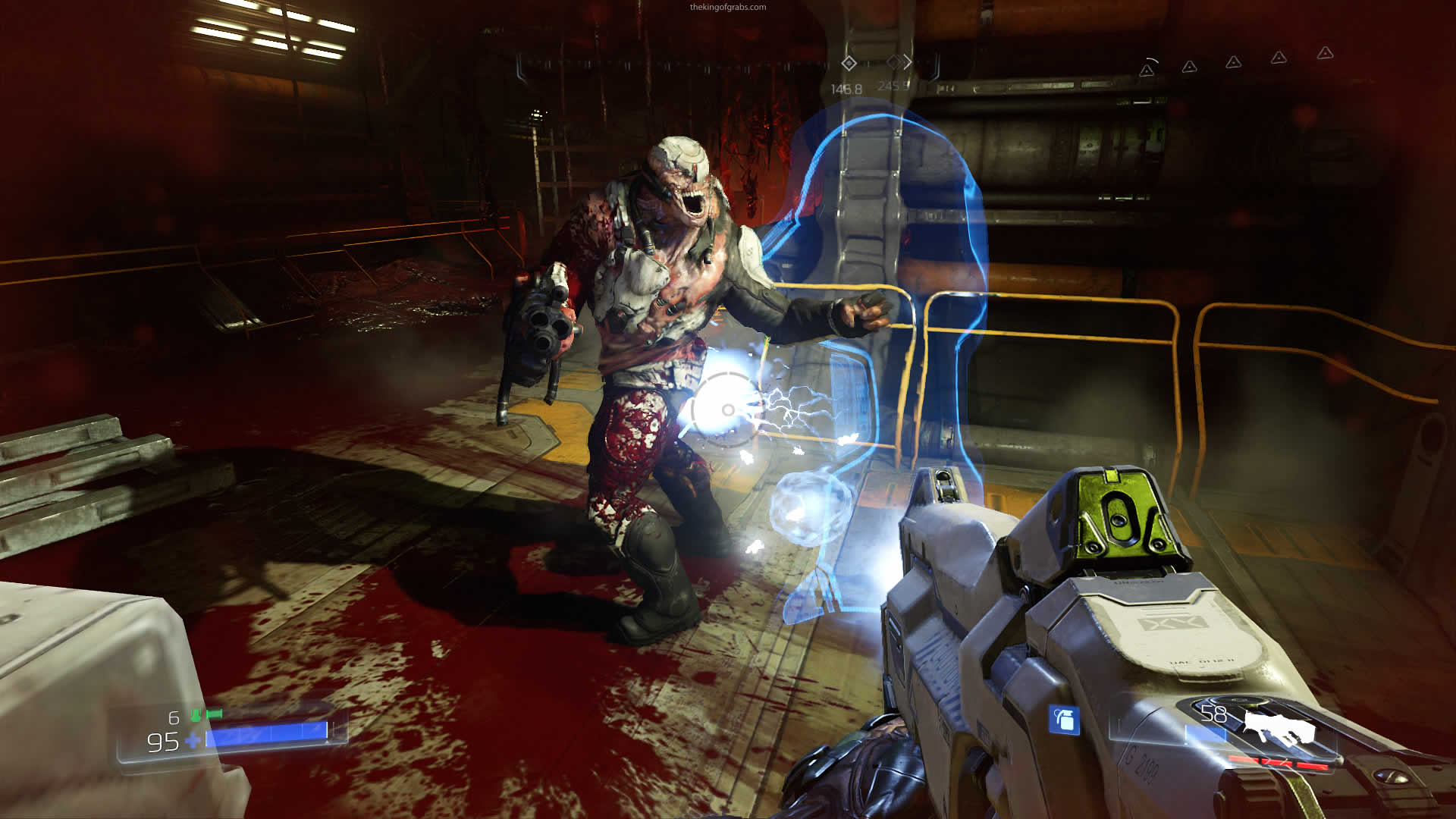Open the thekingofgrabs.com watermark link

pyautogui.click(x=727, y=8)
